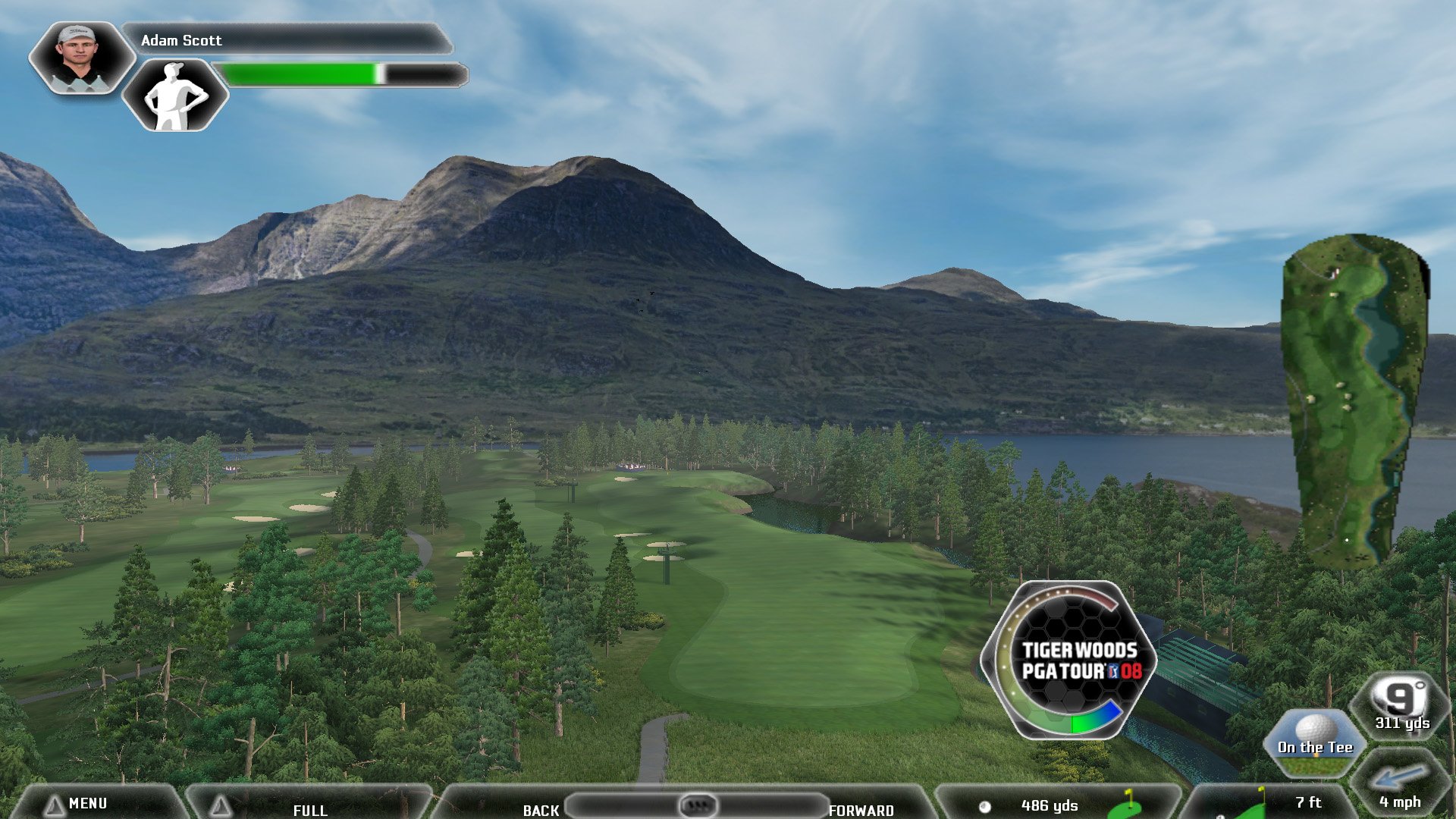Click the white golfer stance icon
The image size is (1456, 819).
175,96
